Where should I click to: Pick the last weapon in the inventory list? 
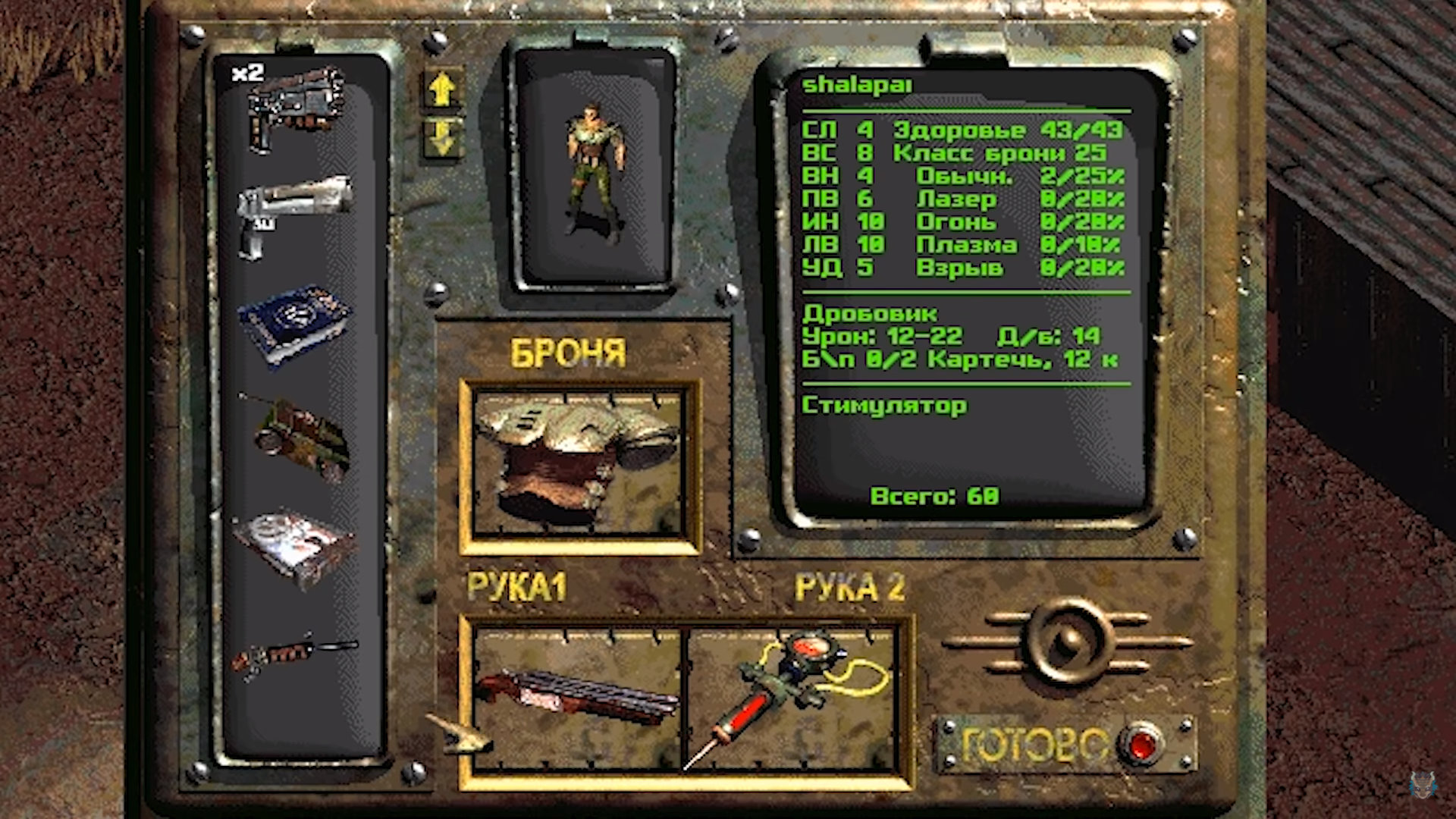tap(294, 654)
